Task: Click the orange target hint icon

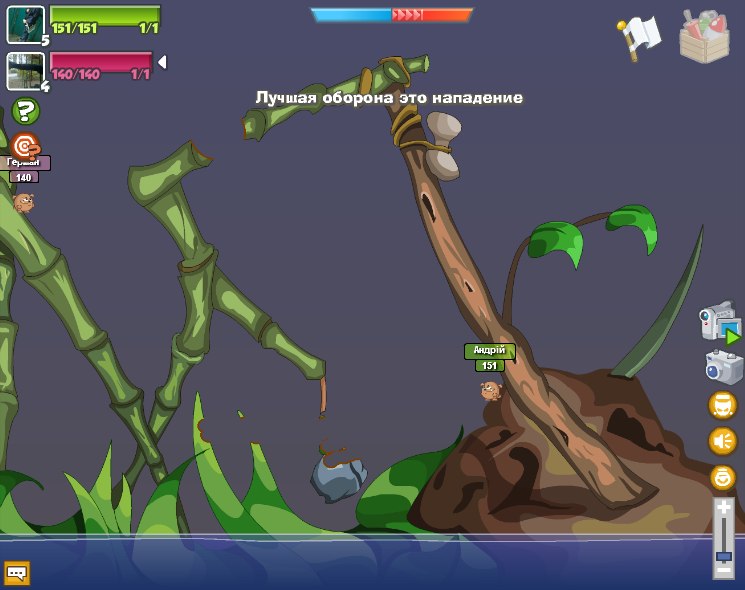Action: pos(25,146)
